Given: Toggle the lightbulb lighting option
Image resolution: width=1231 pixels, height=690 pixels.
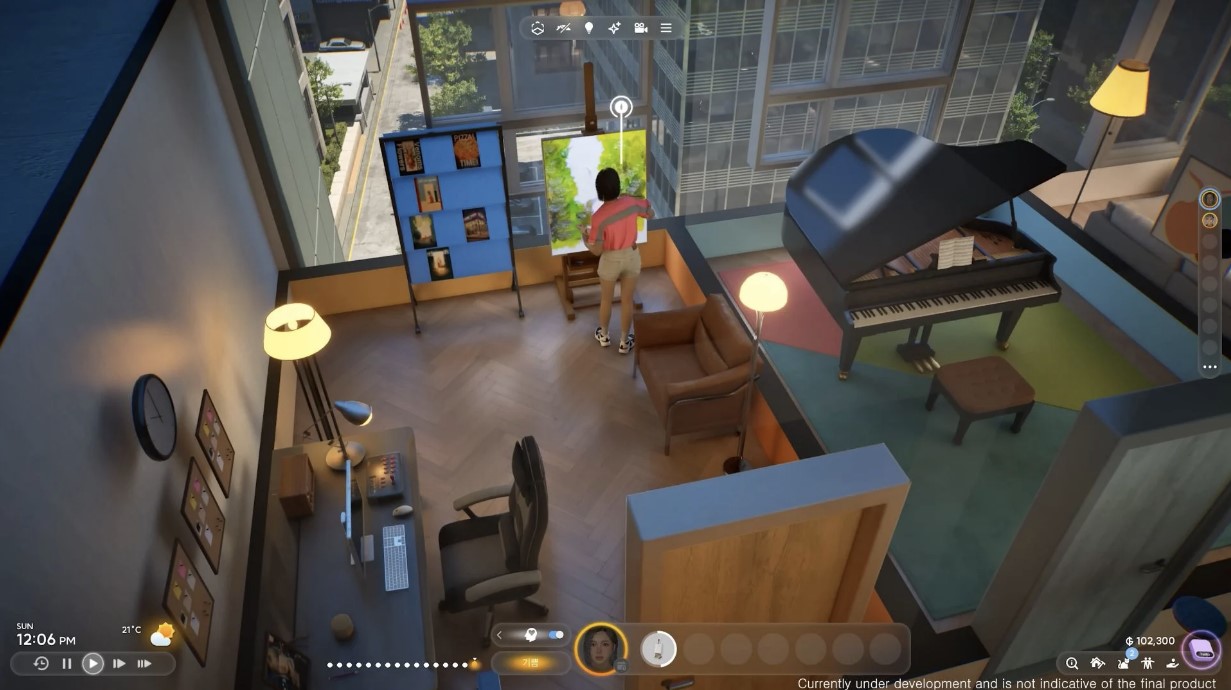Looking at the screenshot, I should (589, 28).
